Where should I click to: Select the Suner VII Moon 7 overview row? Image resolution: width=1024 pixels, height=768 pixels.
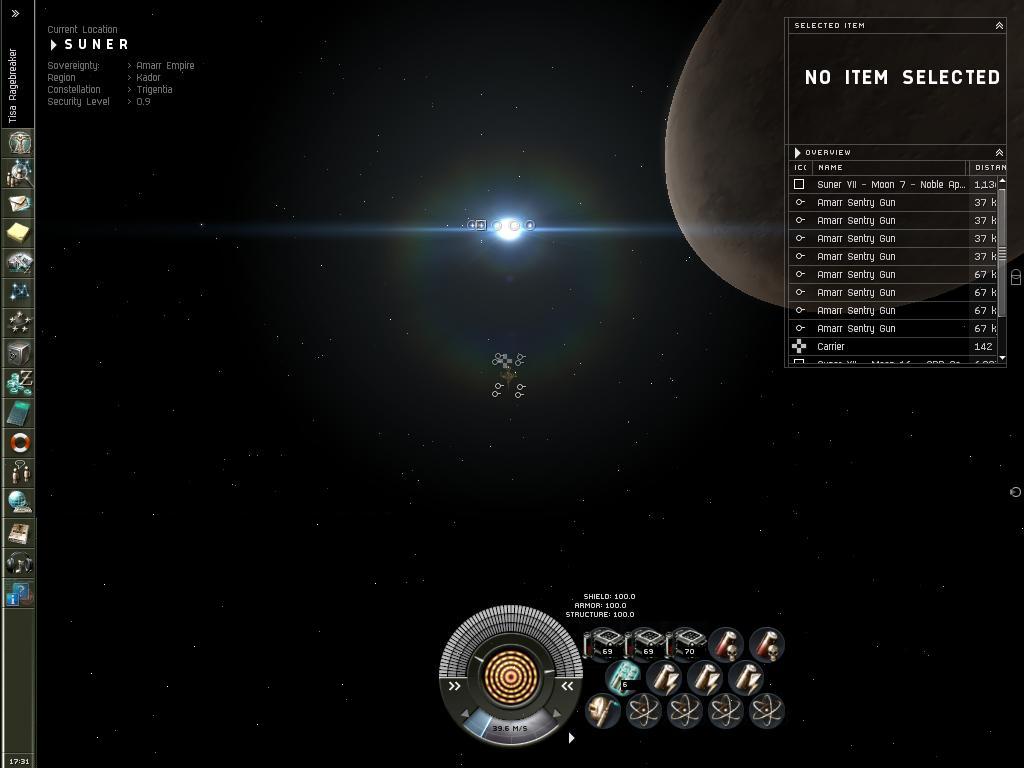click(x=890, y=184)
